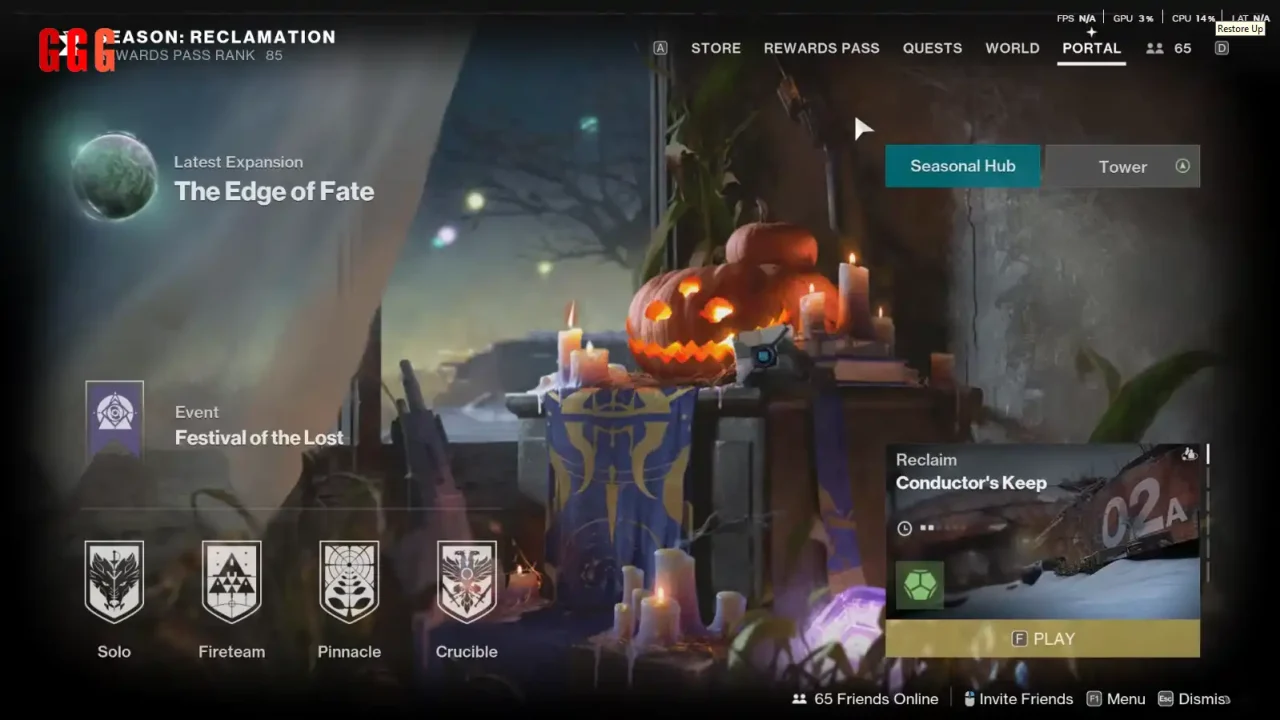The image size is (1280, 720).
Task: Open the Menu via the F1 option
Action: pyautogui.click(x=1116, y=698)
